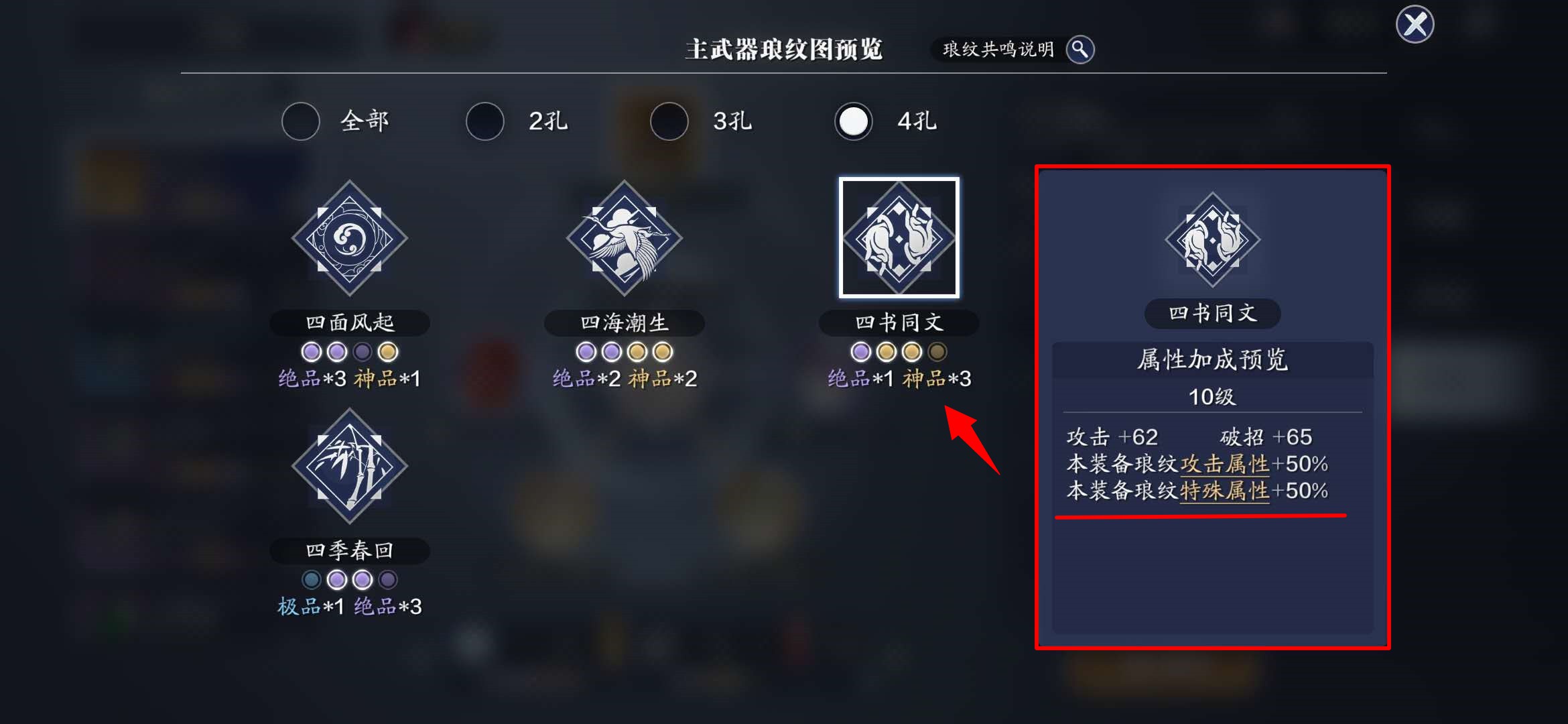Close the pattern preview window
The image size is (1568, 724).
tap(1414, 25)
